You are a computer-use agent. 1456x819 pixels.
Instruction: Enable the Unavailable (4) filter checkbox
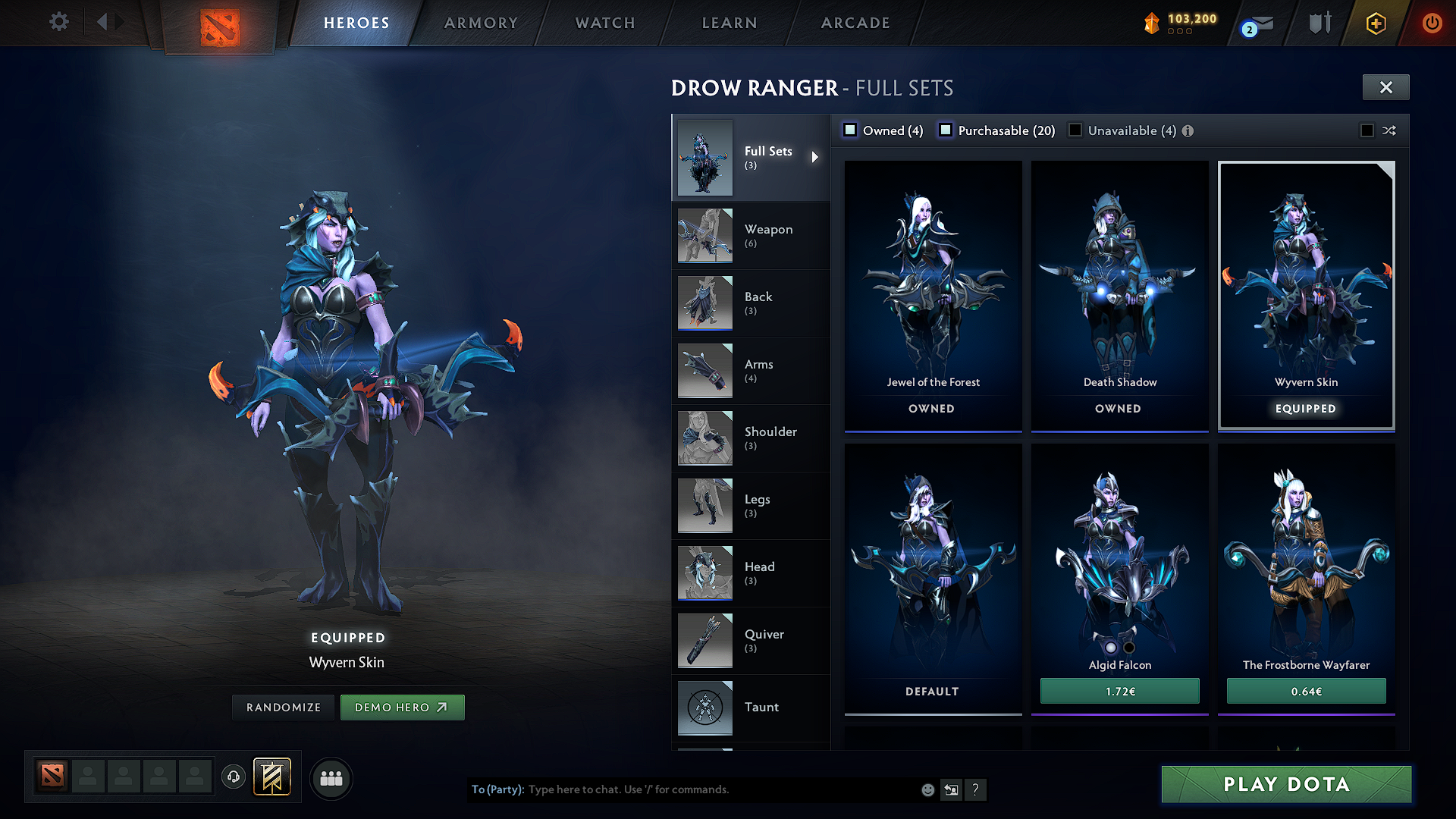(x=1075, y=130)
